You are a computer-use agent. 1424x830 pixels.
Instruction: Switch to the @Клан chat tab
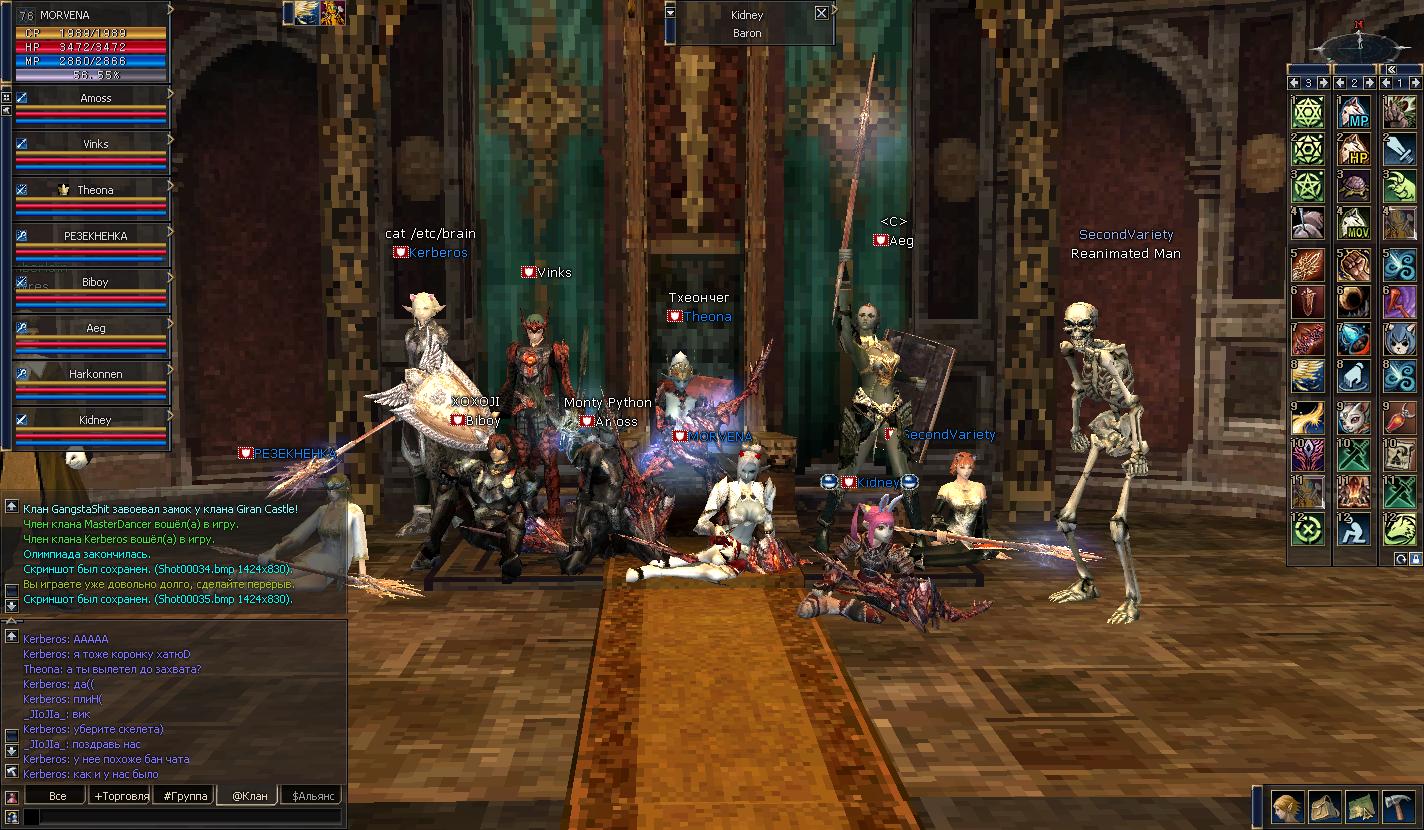click(249, 796)
